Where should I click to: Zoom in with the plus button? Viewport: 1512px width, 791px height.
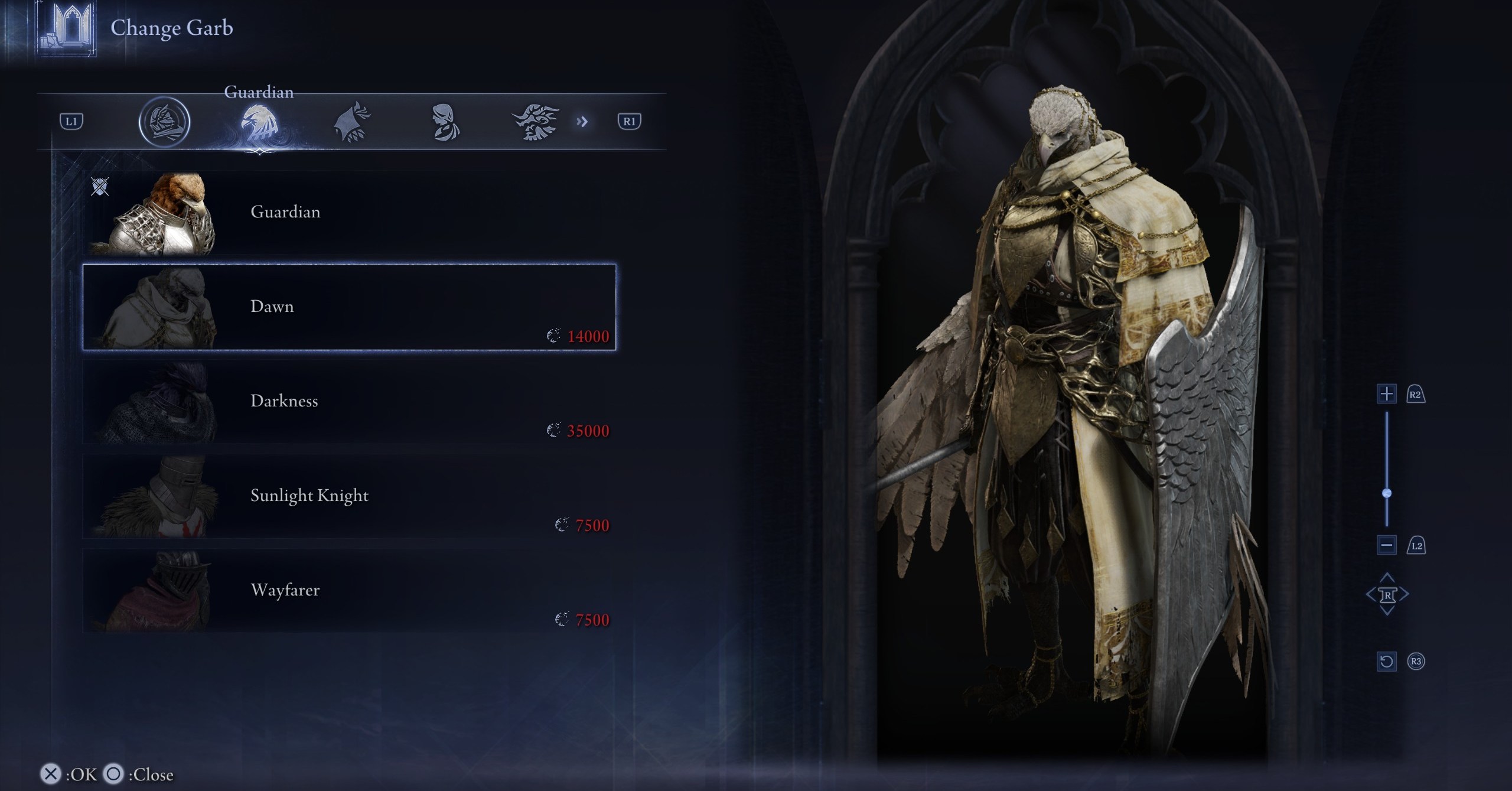pos(1386,394)
